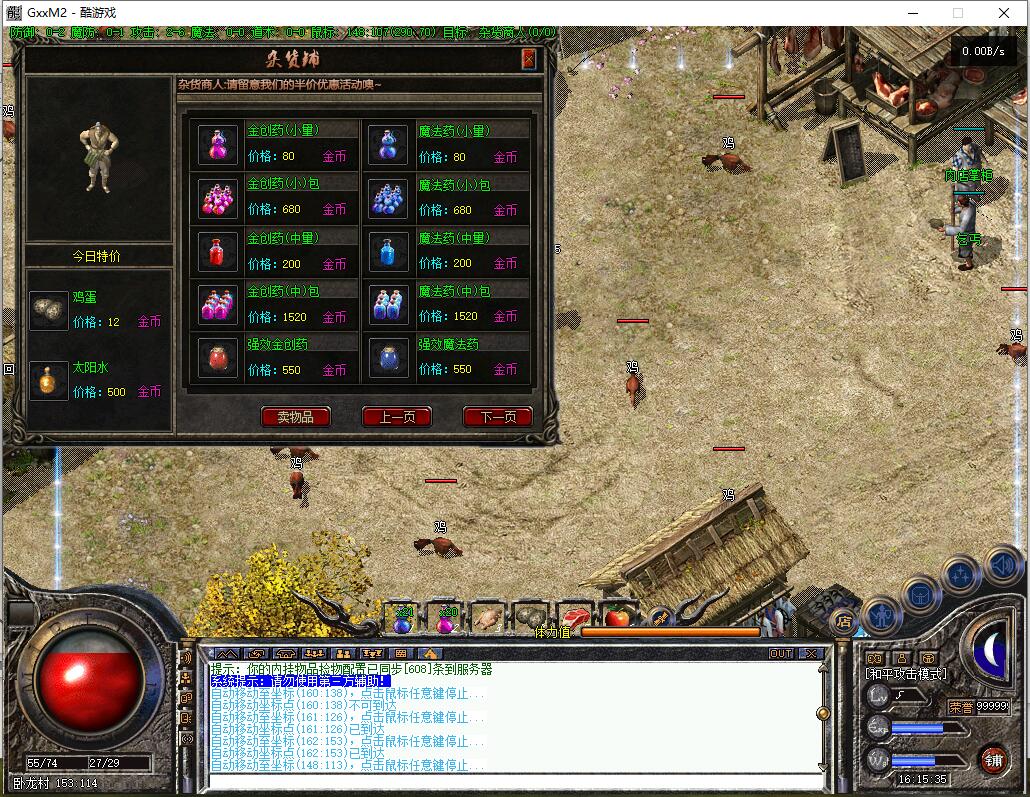
Task: Pick the 金创药(中)包 bundle
Action: tap(216, 304)
